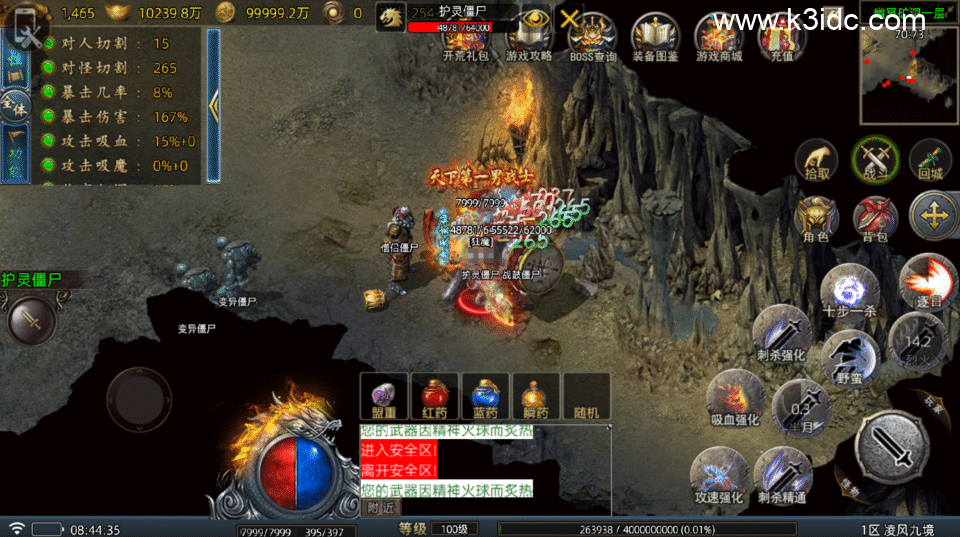This screenshot has height=537, width=960.
Task: Trigger the 吸血强化 skill
Action: (x=735, y=397)
